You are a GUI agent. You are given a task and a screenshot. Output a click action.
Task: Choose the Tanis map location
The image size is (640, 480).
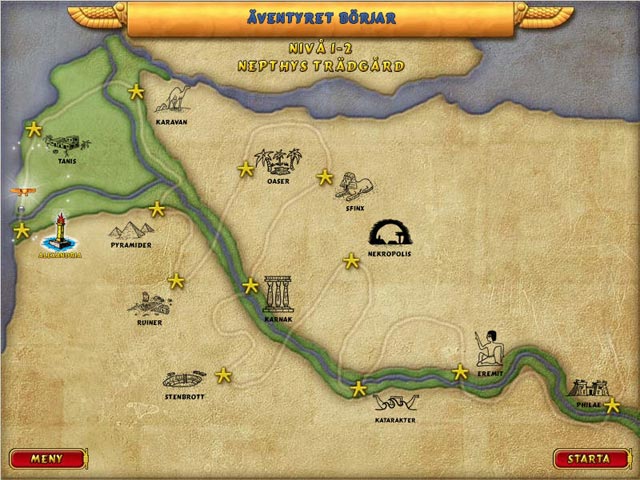point(67,145)
